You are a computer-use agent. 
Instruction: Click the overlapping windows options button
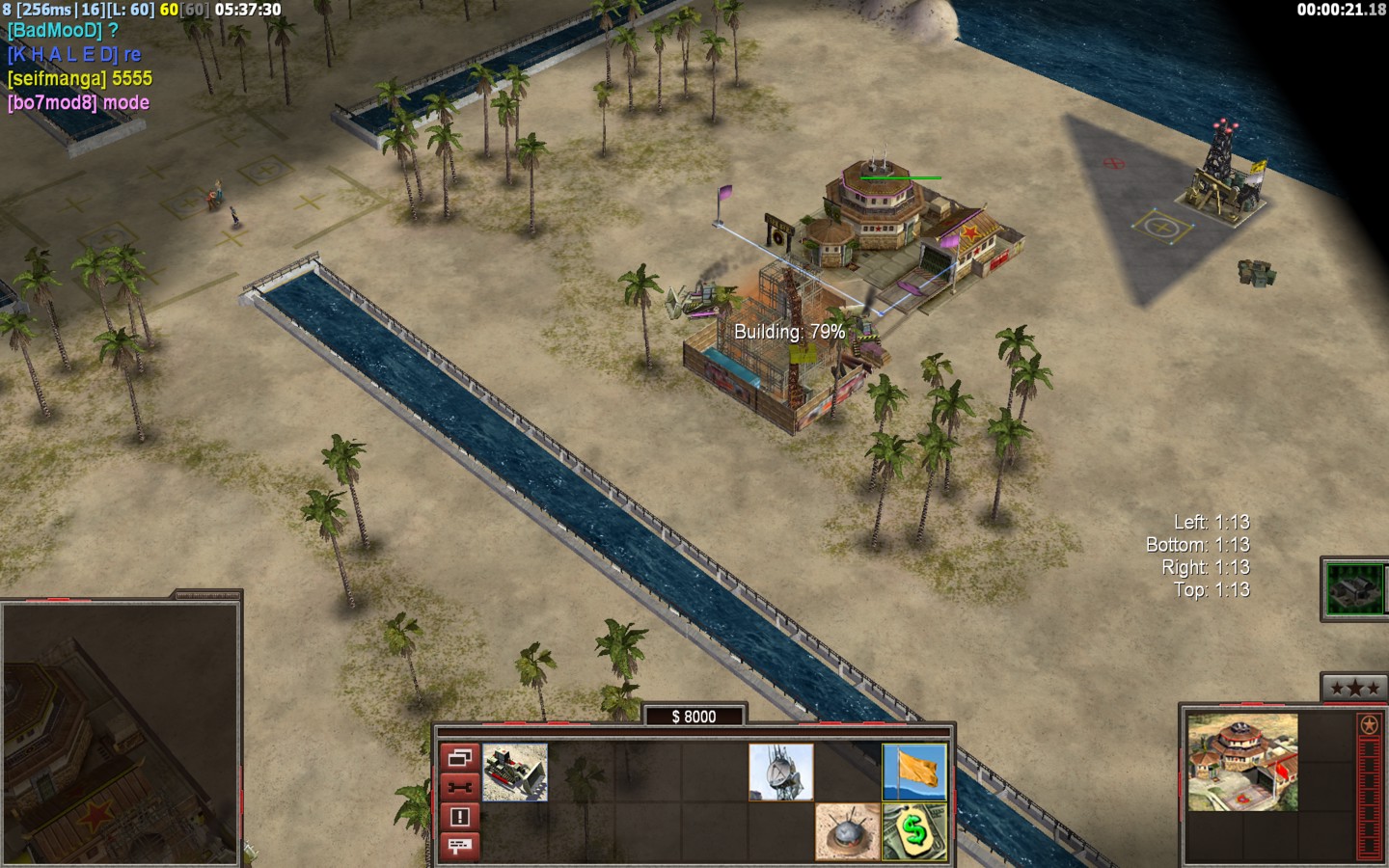pos(459,757)
